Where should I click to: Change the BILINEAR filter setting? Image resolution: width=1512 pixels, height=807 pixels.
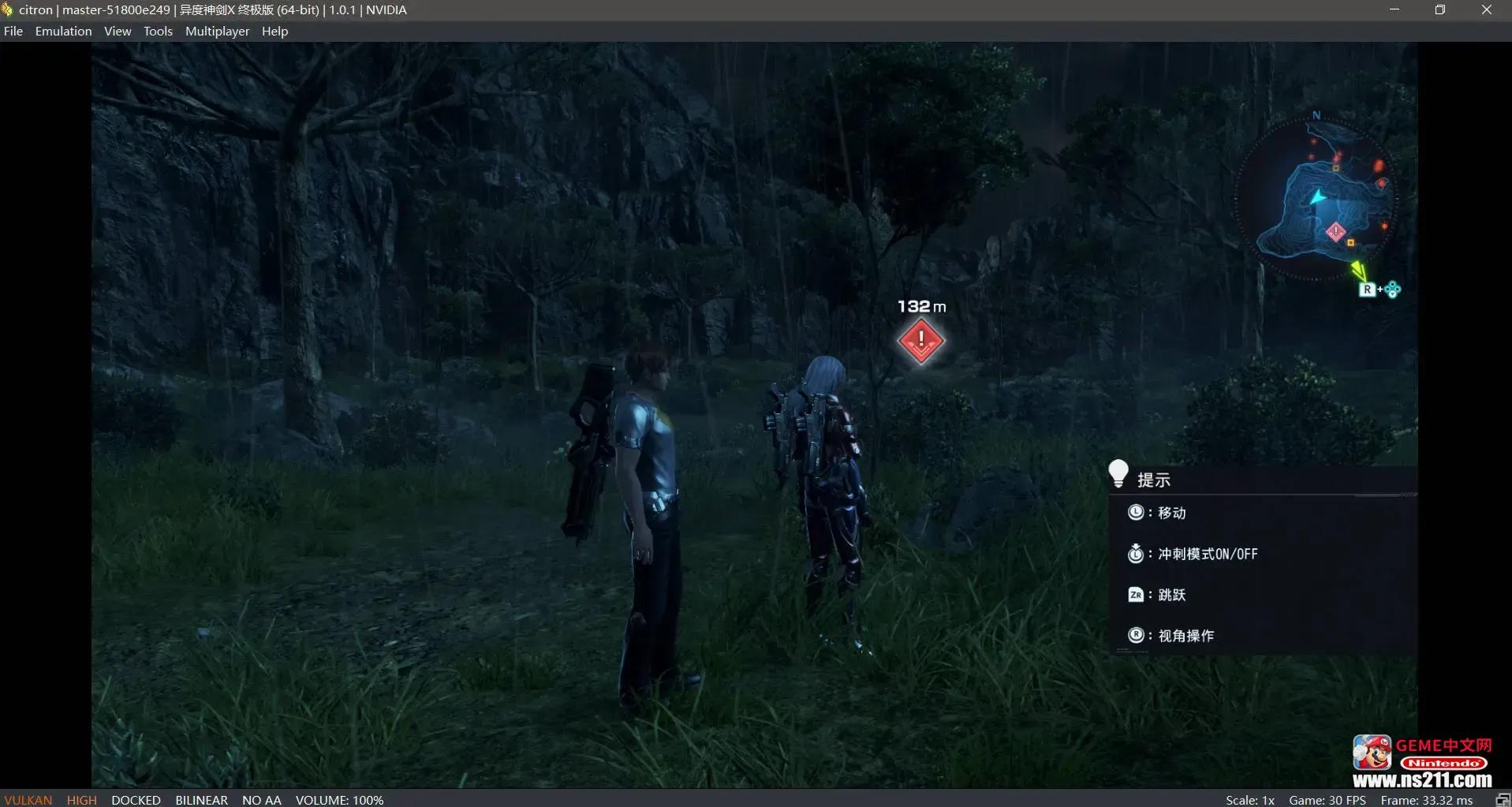coord(201,800)
